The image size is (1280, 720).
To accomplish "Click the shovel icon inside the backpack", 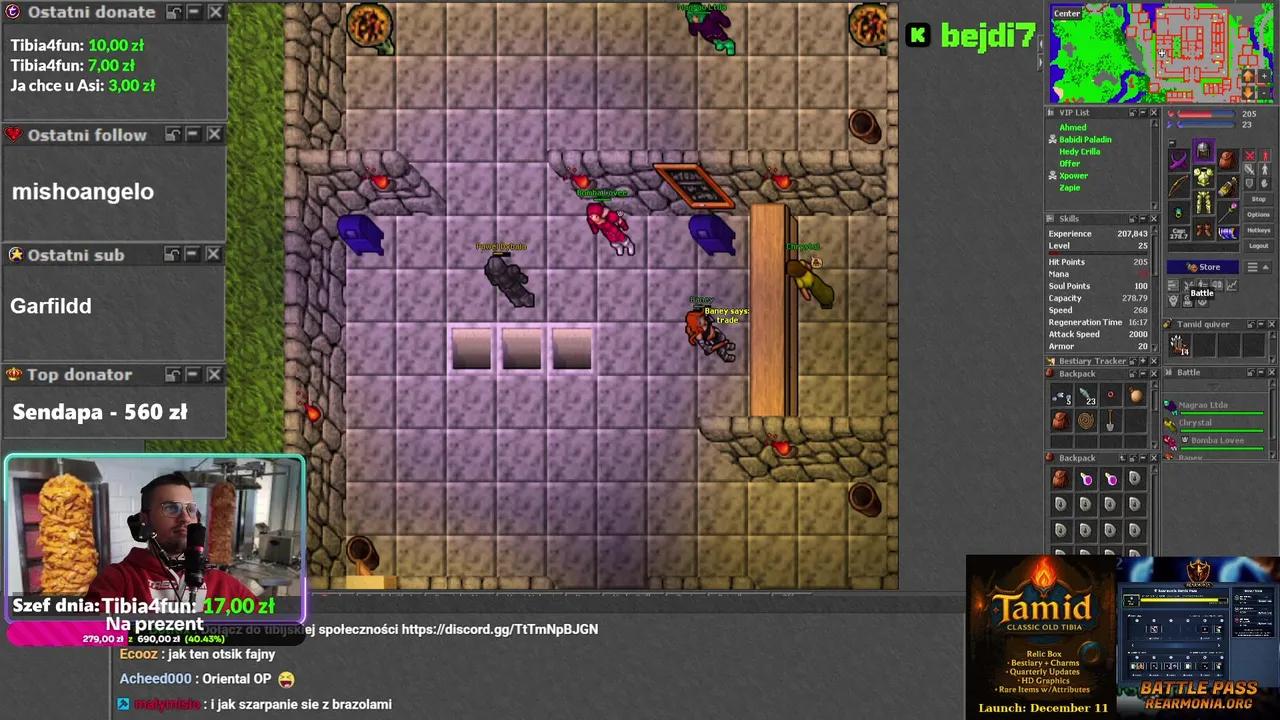I will 1110,422.
